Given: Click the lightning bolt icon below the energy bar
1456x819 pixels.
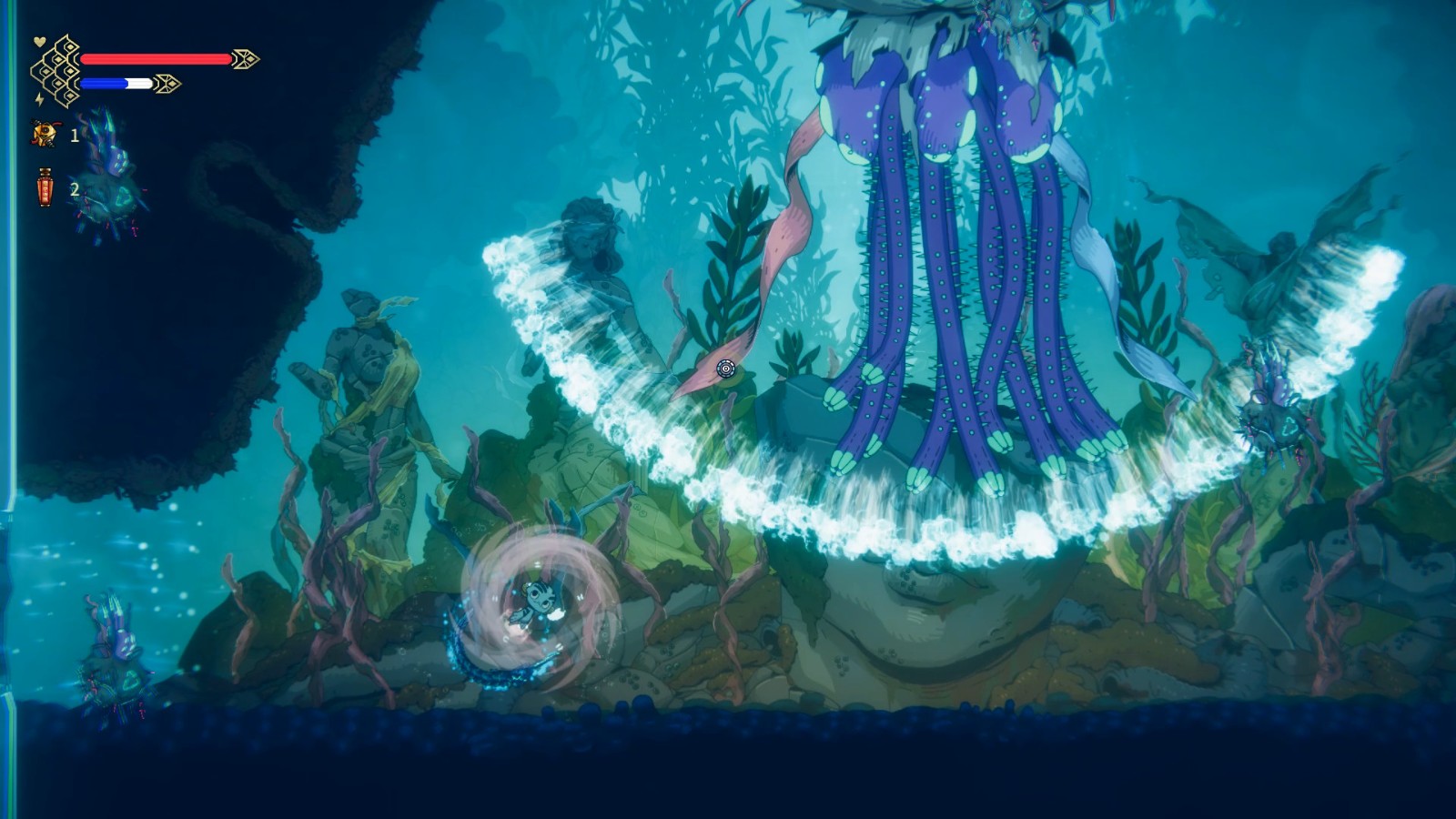Looking at the screenshot, I should point(40,99).
